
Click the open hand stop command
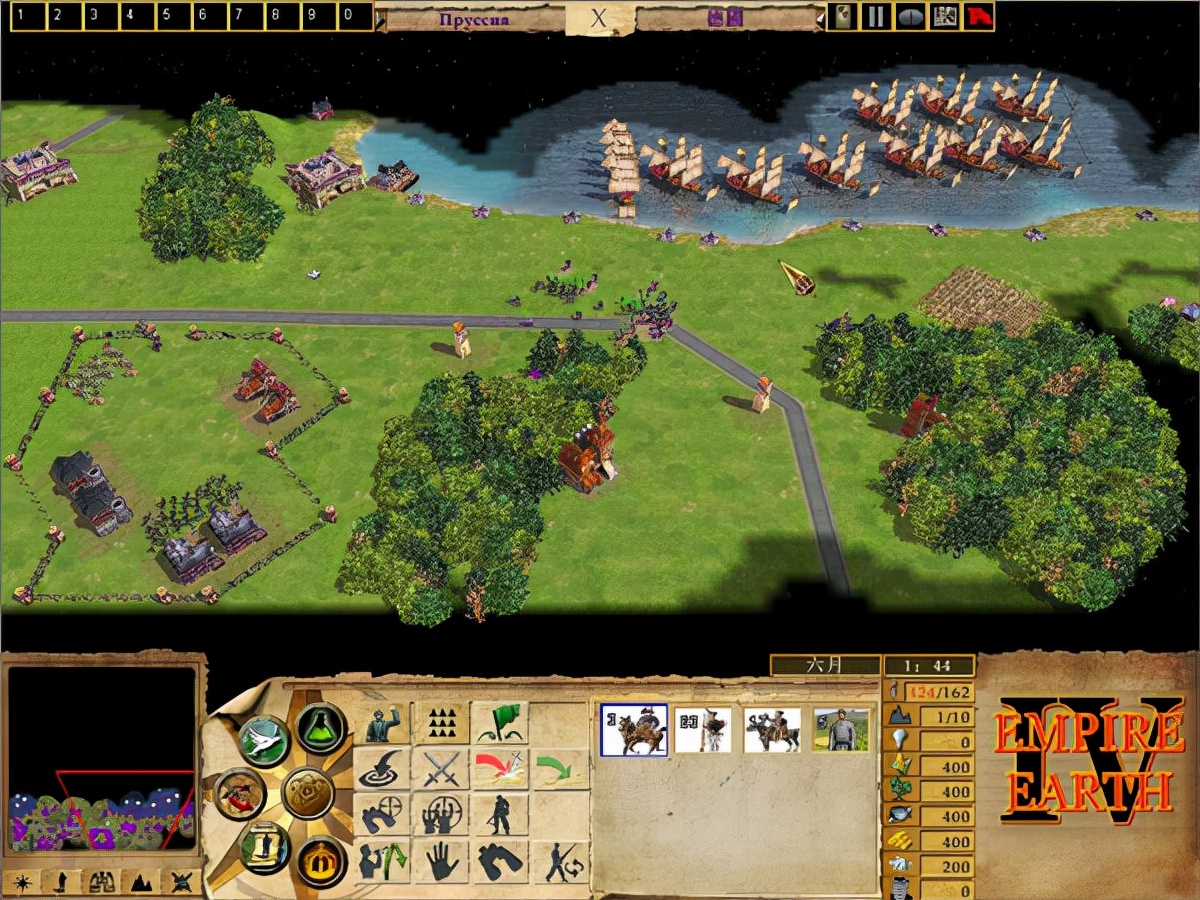441,860
